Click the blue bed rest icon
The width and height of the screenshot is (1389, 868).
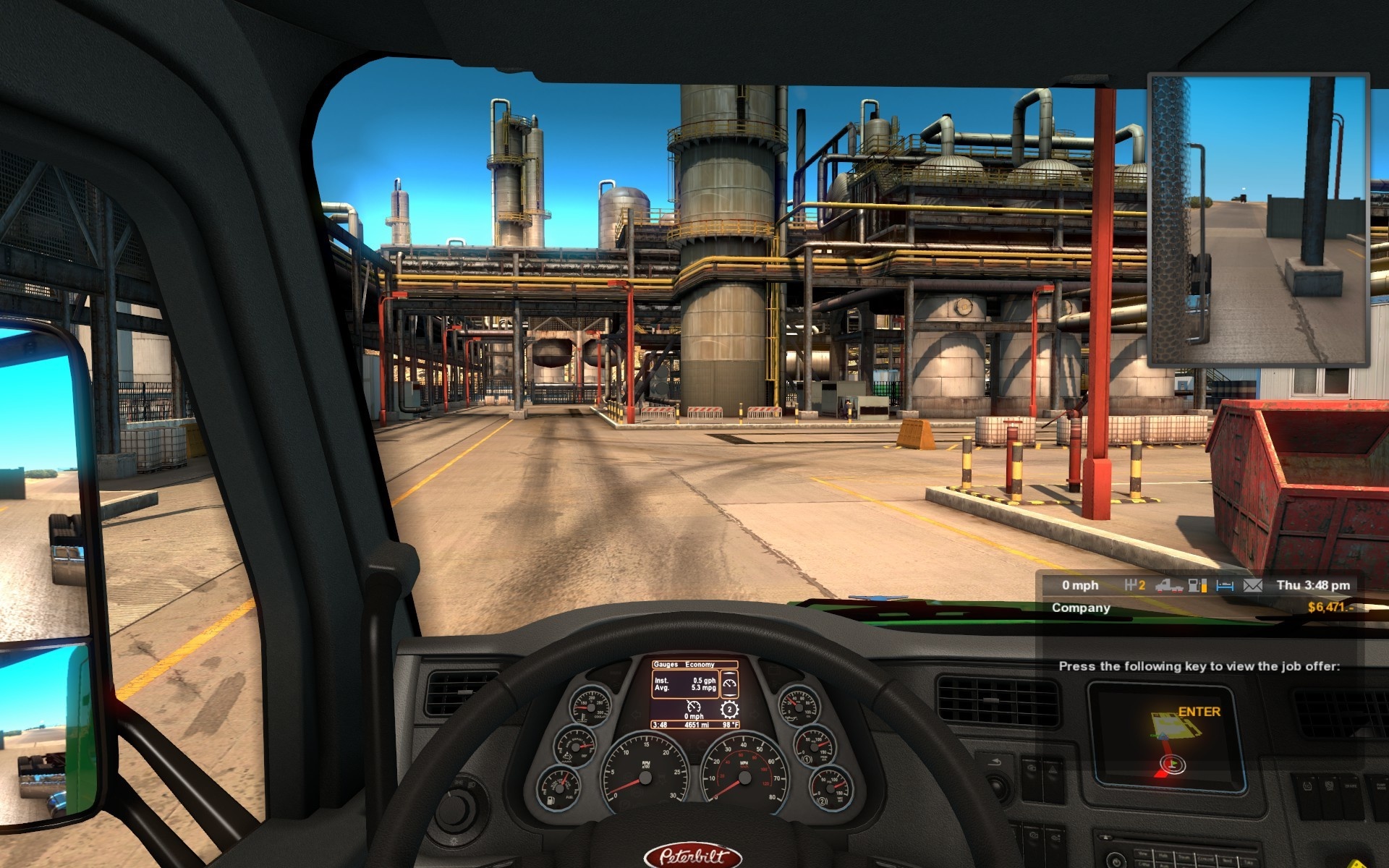pos(1225,585)
